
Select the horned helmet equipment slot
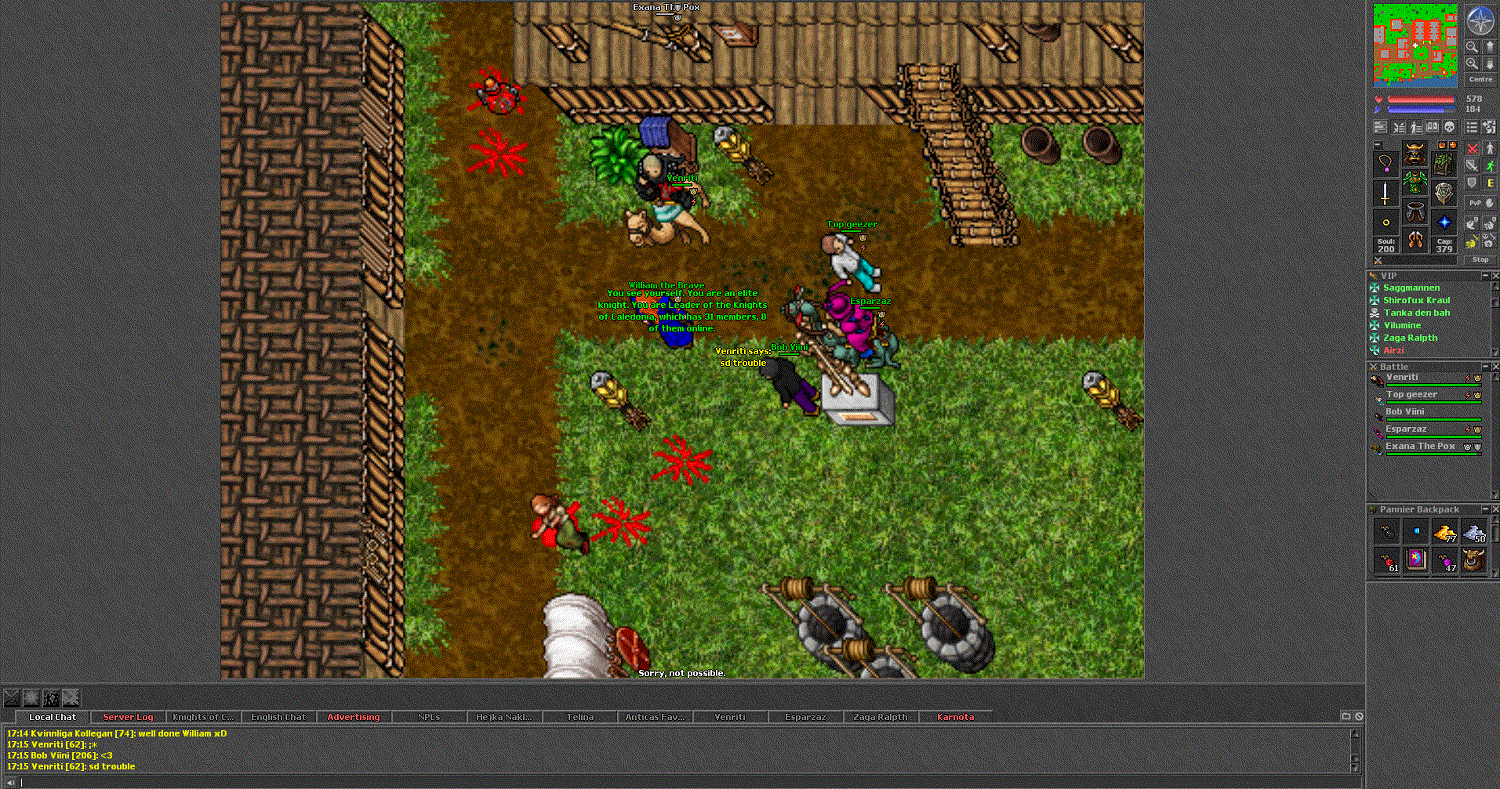tap(1414, 153)
